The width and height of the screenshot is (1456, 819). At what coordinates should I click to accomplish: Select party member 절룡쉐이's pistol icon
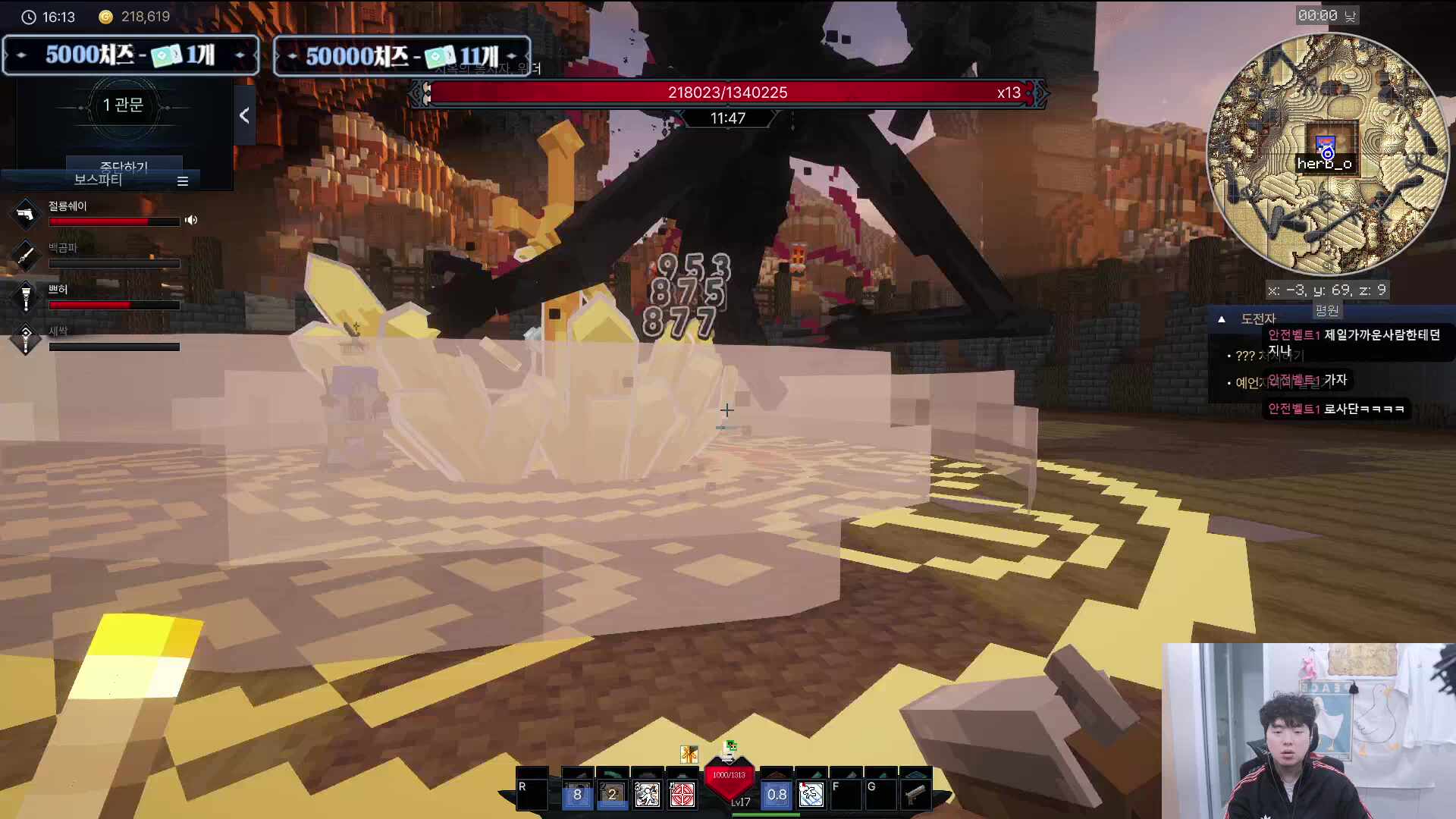click(26, 214)
